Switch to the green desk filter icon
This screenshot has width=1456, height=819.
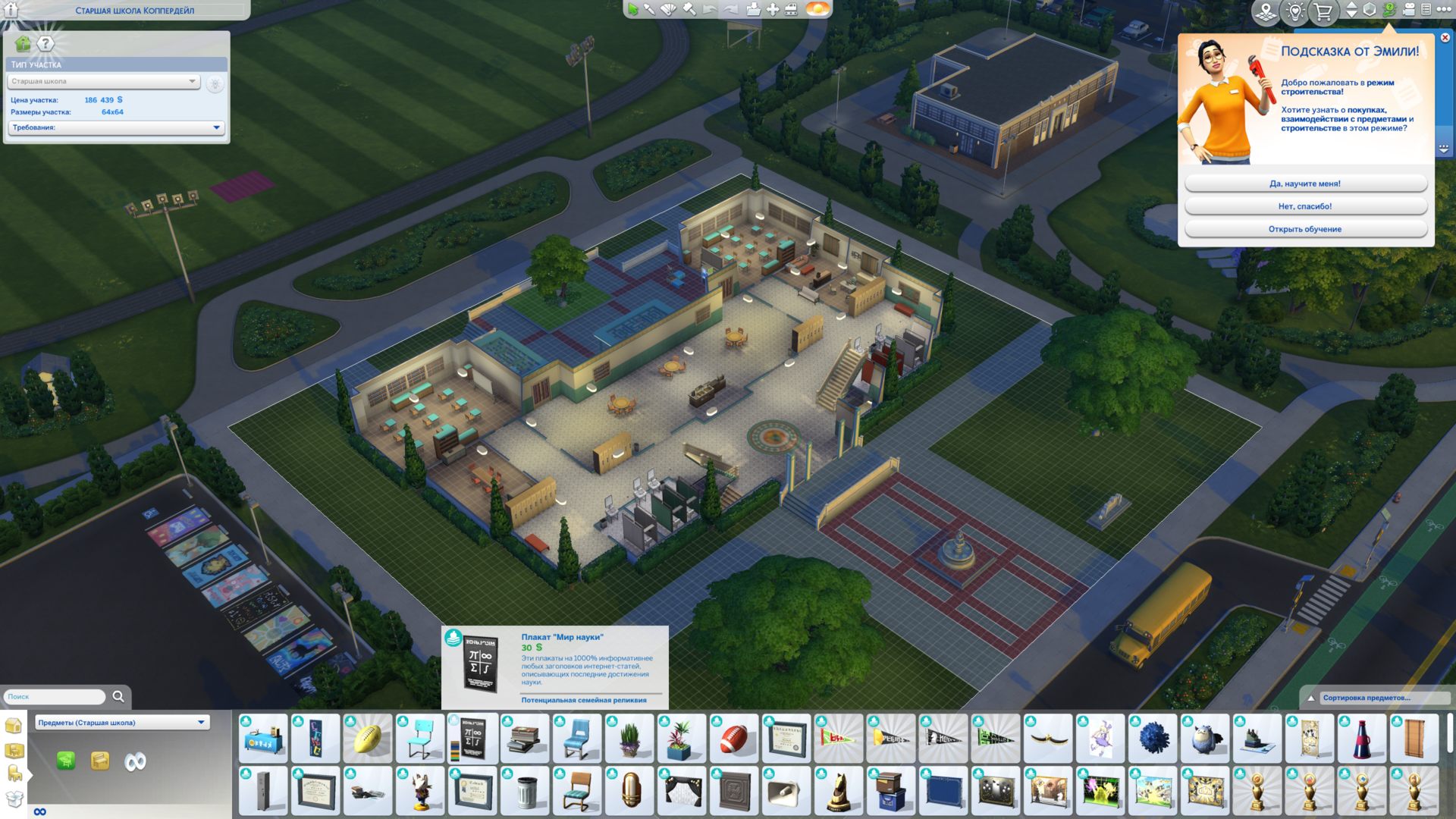(x=66, y=761)
